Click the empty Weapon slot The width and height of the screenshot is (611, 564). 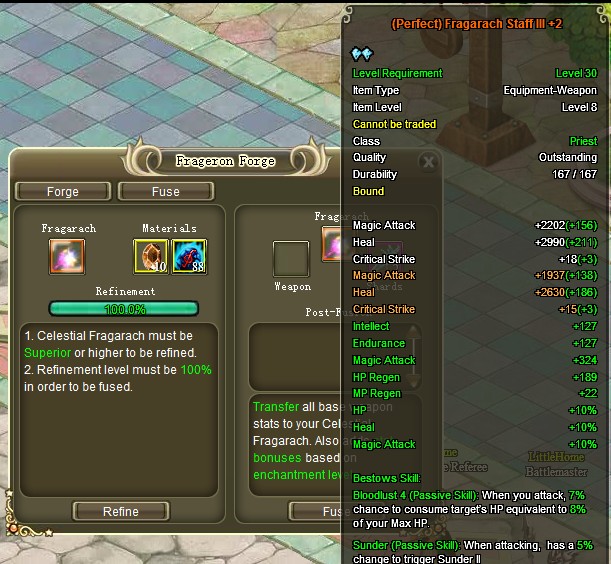click(291, 258)
